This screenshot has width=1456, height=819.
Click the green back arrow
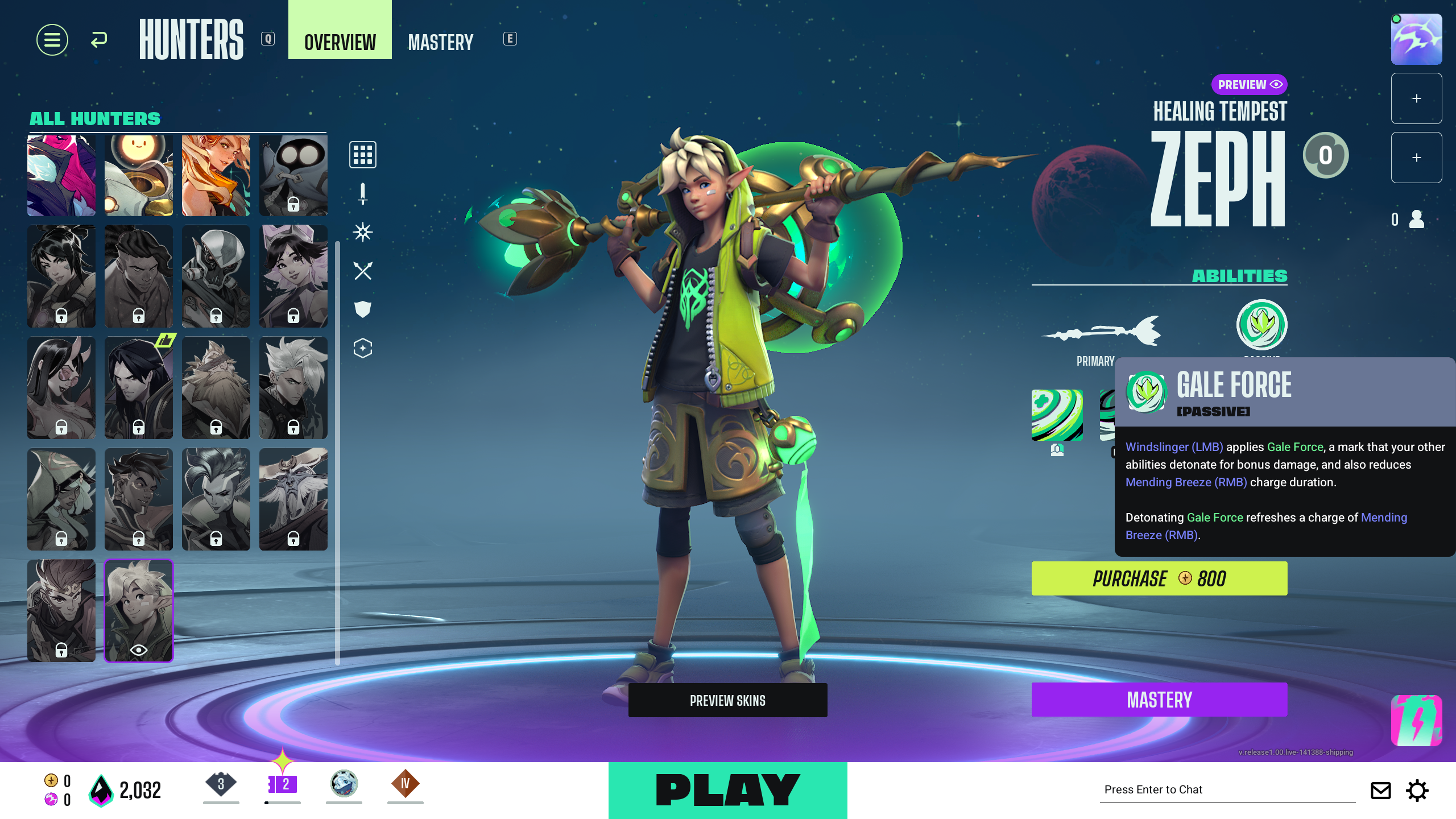pyautogui.click(x=99, y=40)
